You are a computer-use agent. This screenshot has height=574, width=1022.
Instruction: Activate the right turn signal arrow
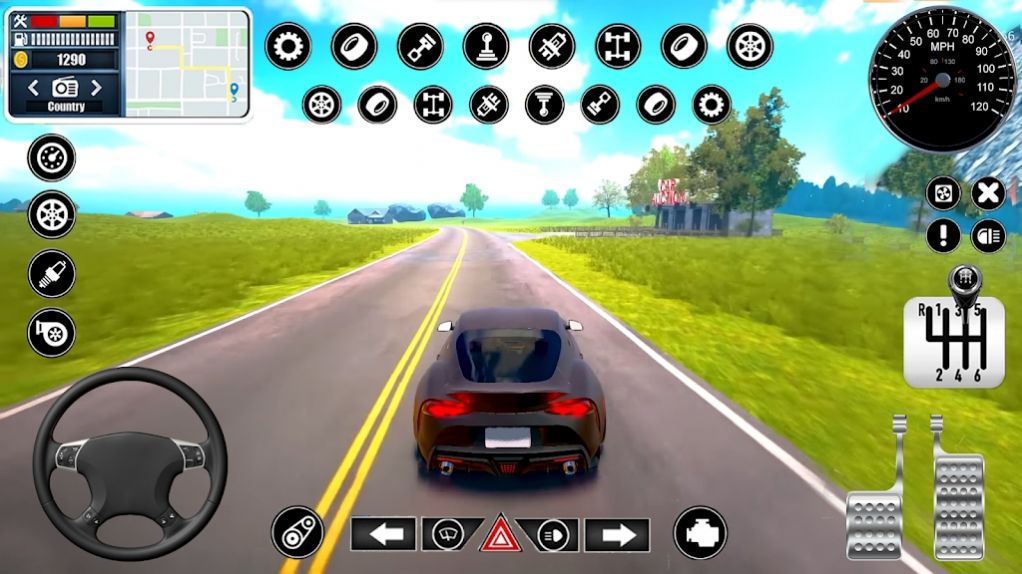click(617, 535)
